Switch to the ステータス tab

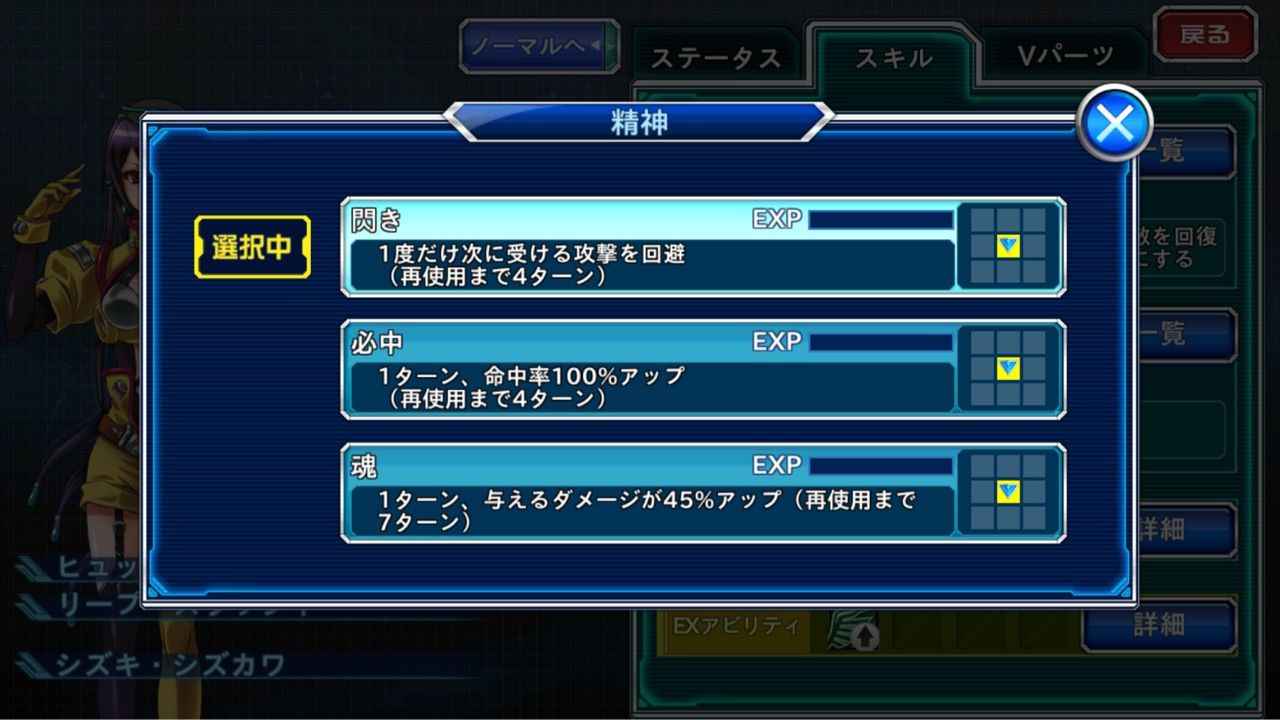[x=717, y=58]
